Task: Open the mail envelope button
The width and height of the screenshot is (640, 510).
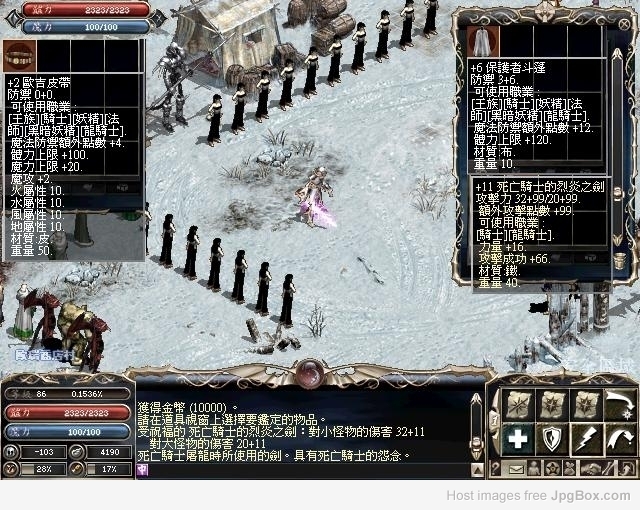Action: 517,468
